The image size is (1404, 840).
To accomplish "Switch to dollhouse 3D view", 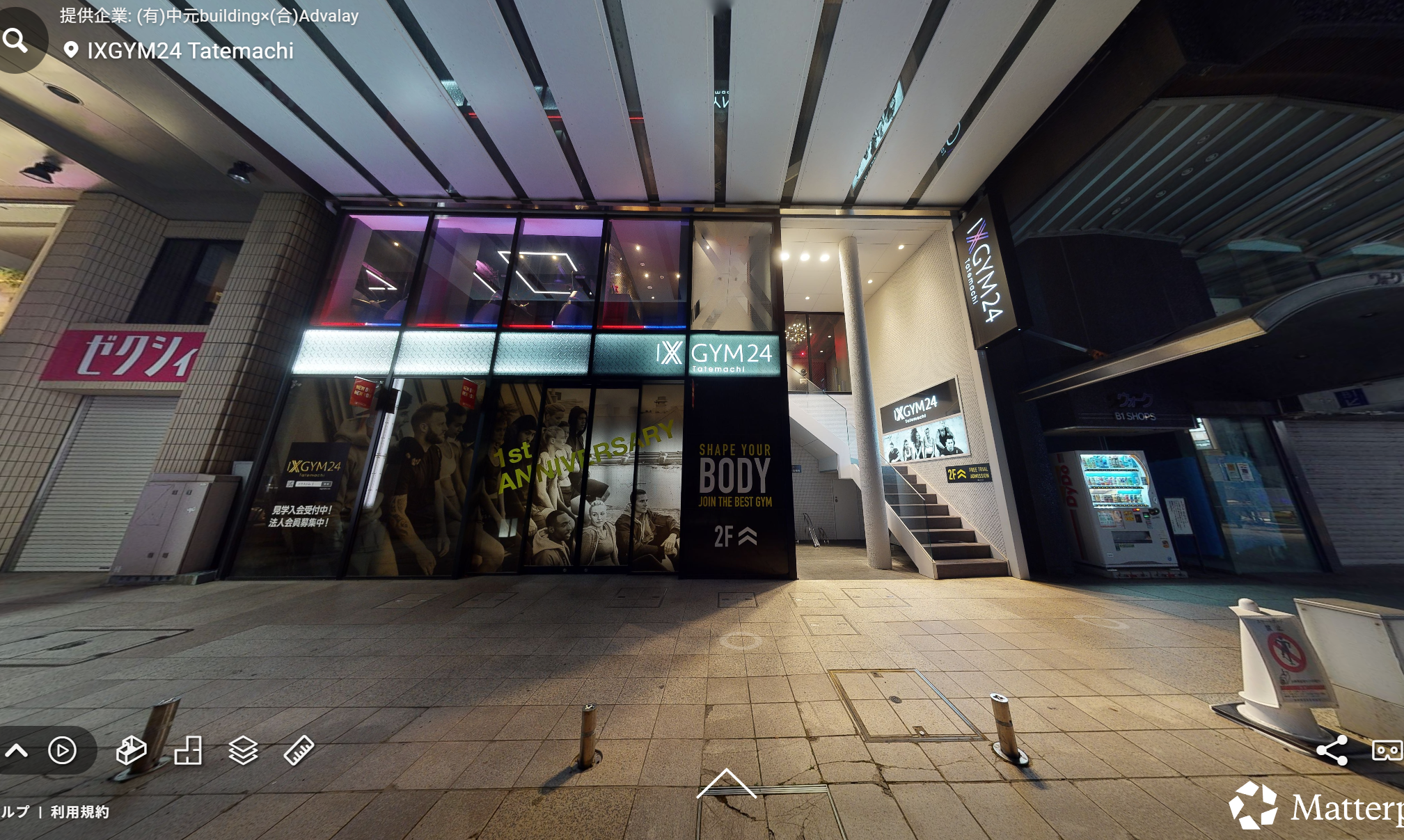I will point(131,750).
